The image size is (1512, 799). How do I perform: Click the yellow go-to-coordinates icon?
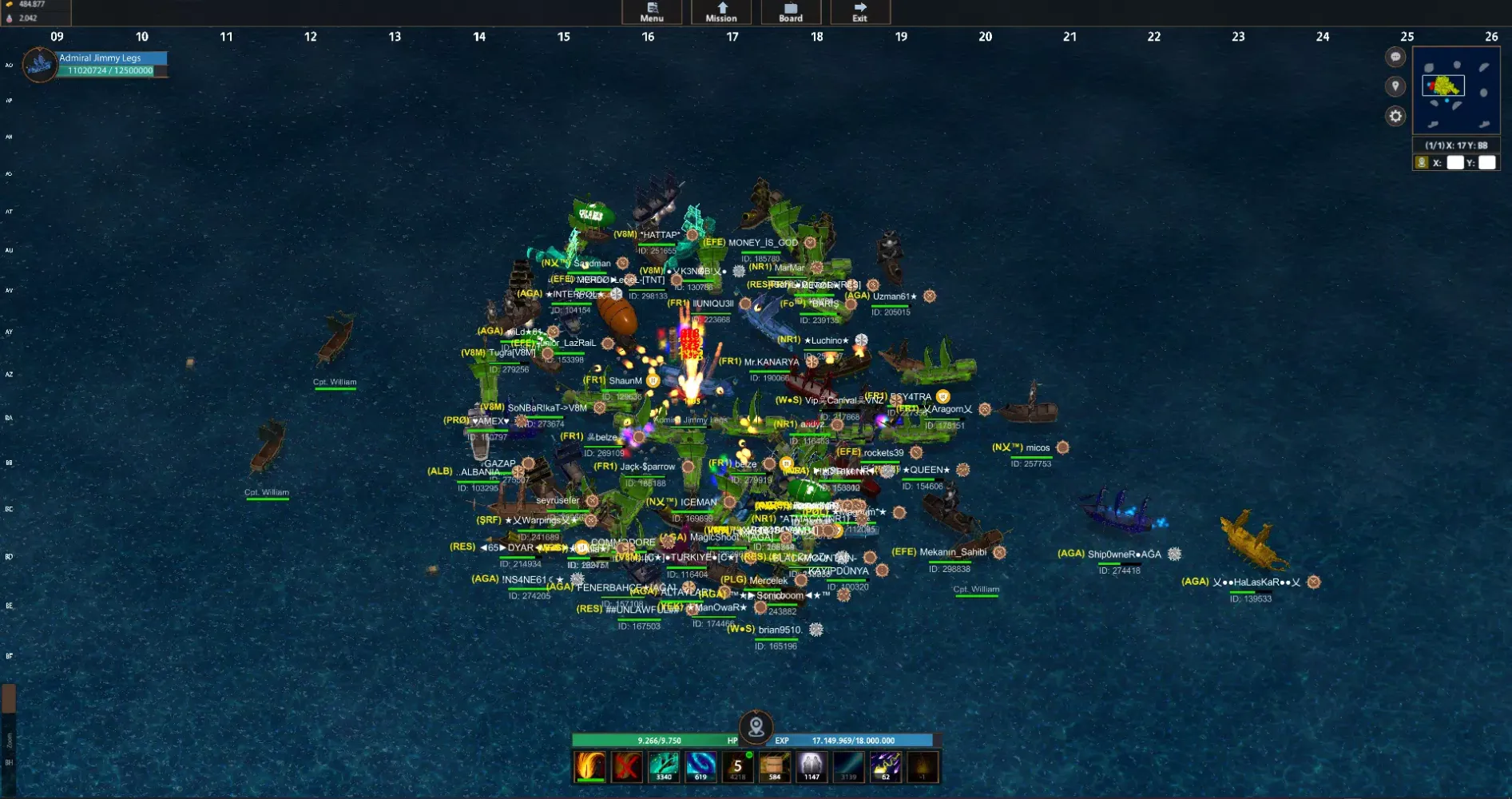click(1422, 163)
